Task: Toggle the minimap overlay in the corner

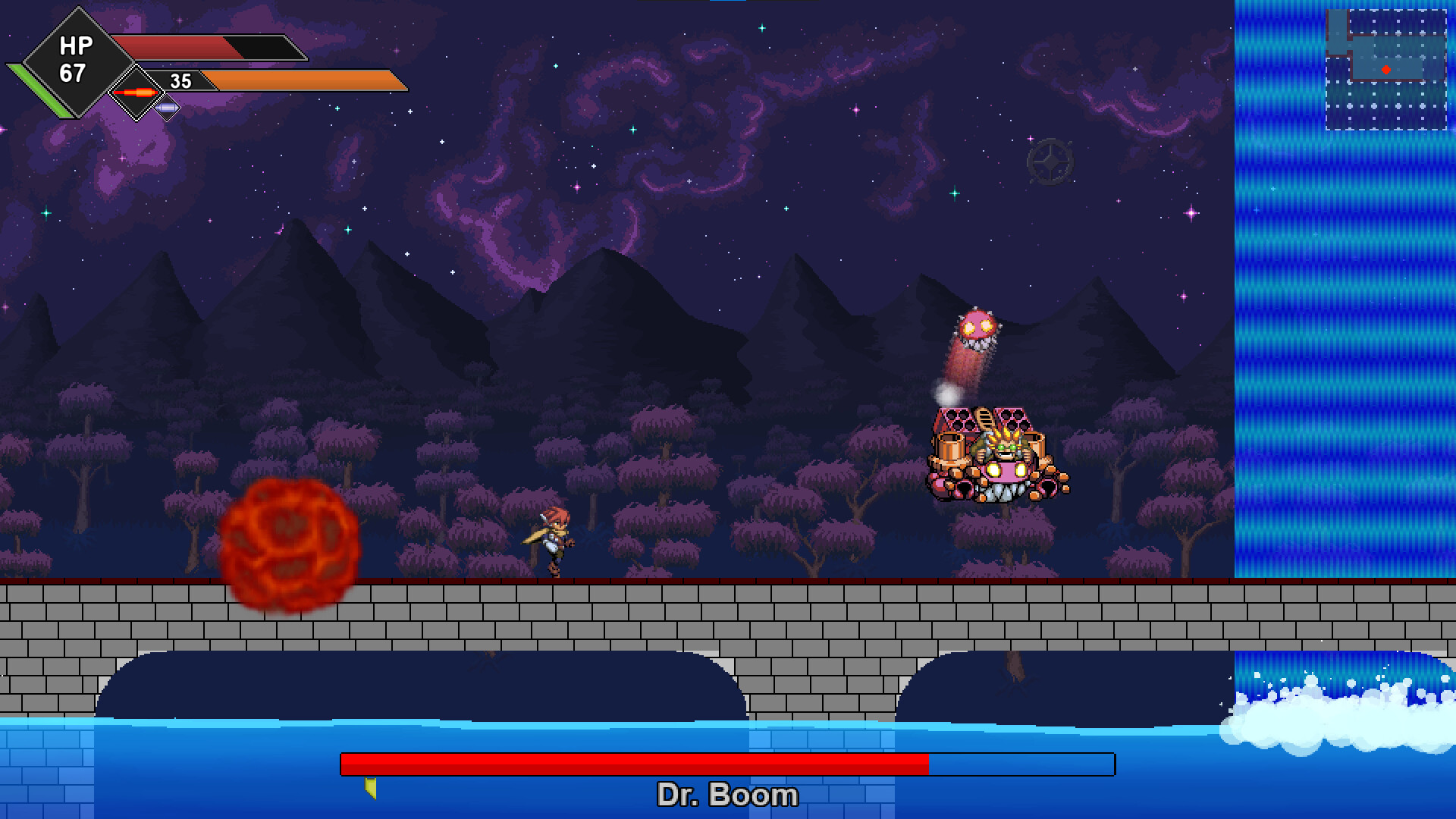Action: click(x=1388, y=68)
